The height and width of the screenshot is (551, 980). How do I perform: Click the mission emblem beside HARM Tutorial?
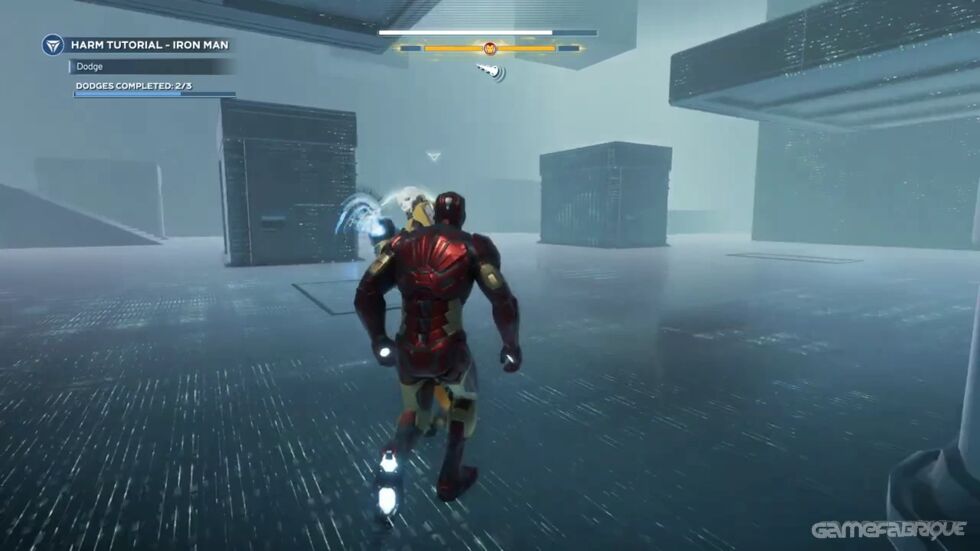pyautogui.click(x=53, y=45)
